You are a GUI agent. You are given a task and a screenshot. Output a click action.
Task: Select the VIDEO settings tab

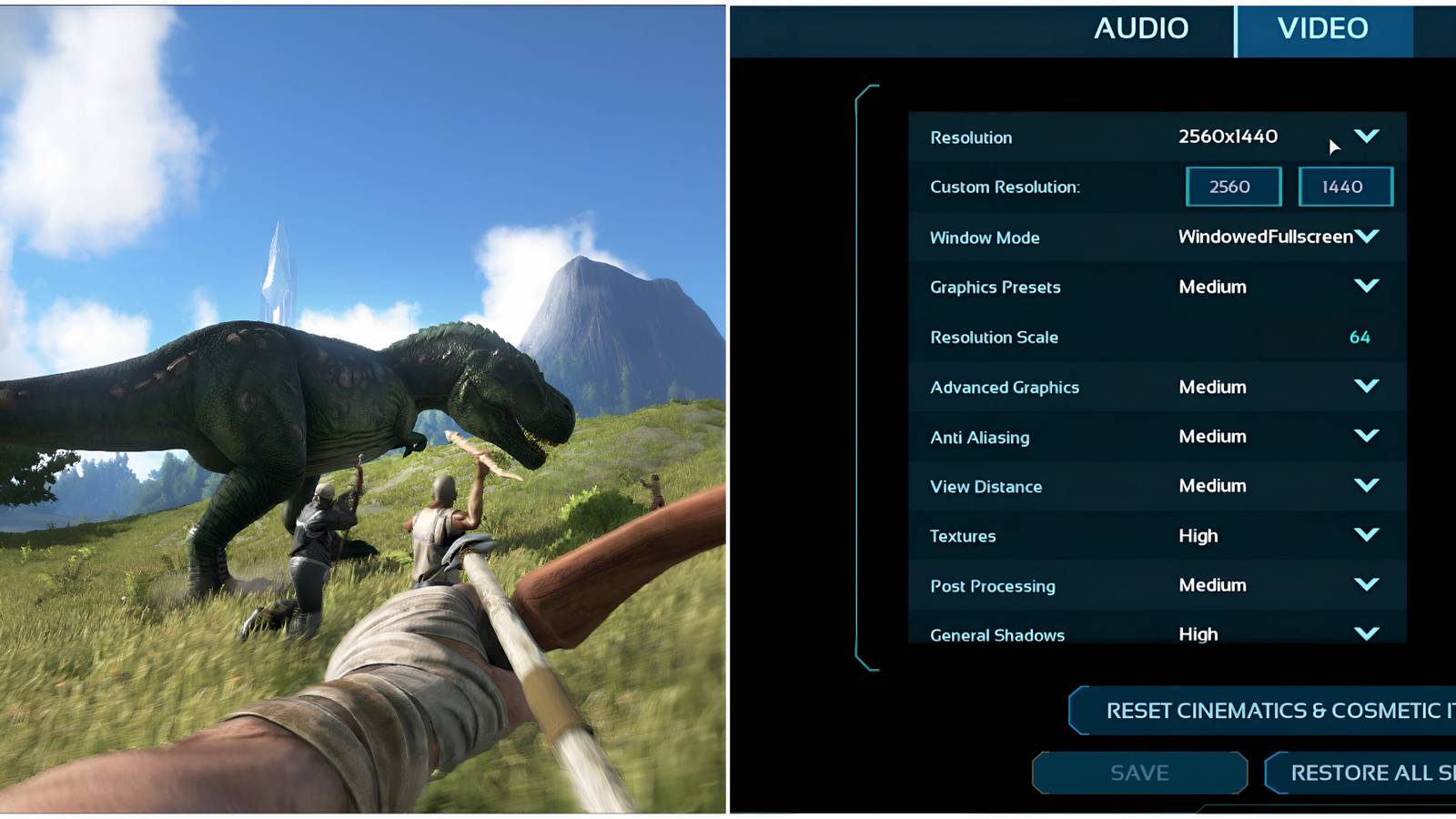pos(1322,28)
